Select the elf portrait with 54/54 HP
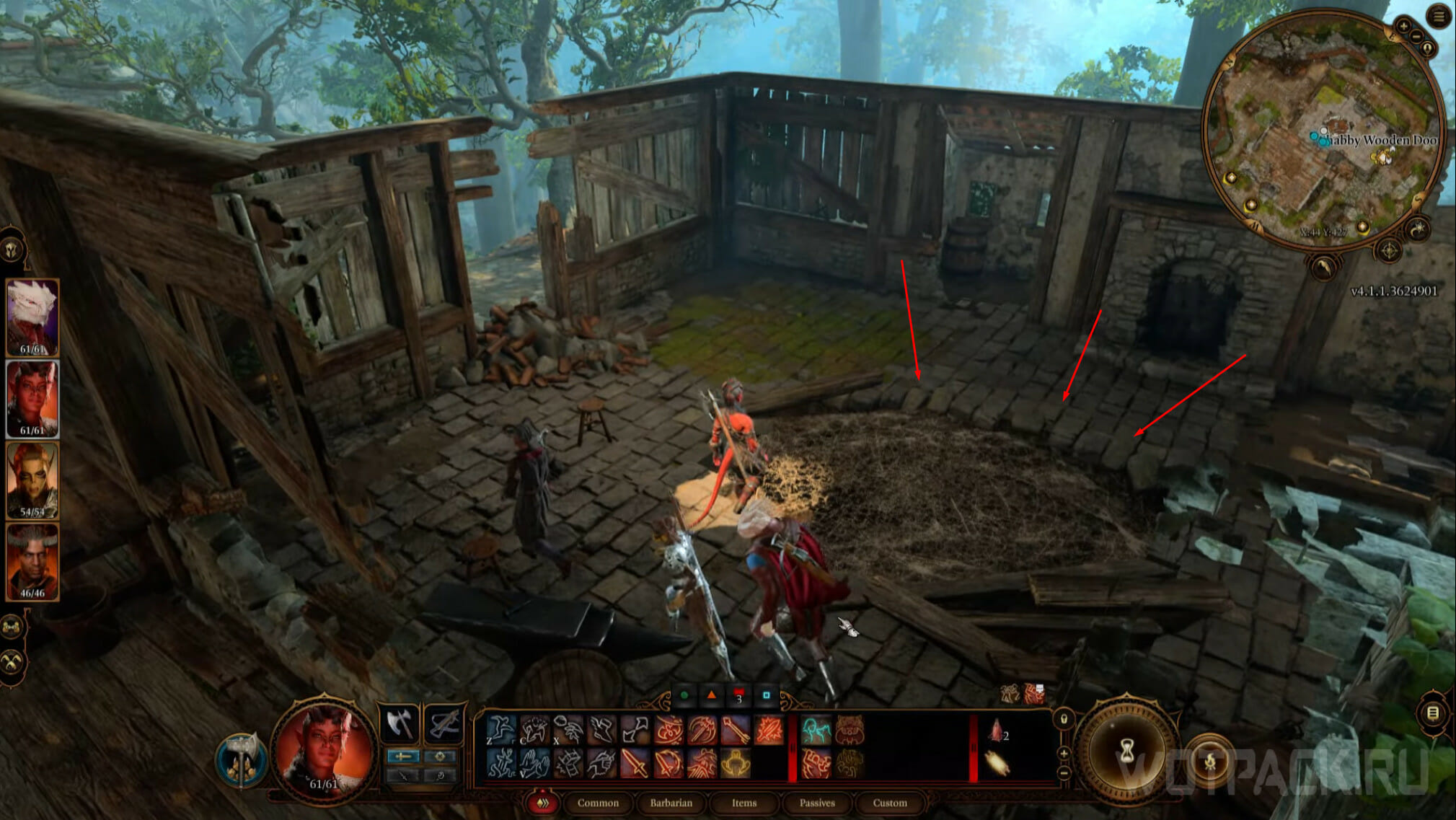1456x820 pixels. 32,480
